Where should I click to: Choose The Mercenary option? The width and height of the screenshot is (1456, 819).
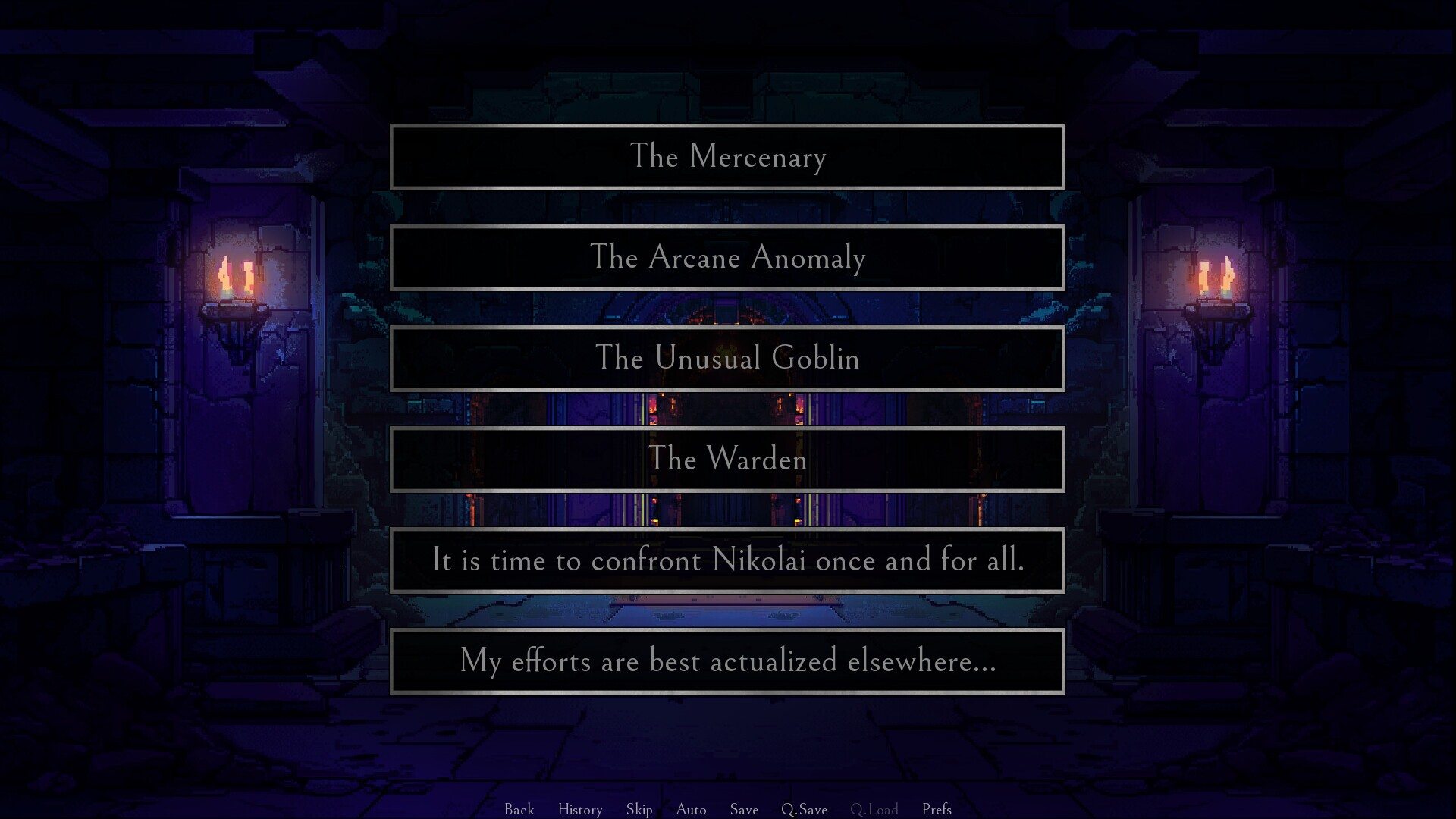click(727, 157)
